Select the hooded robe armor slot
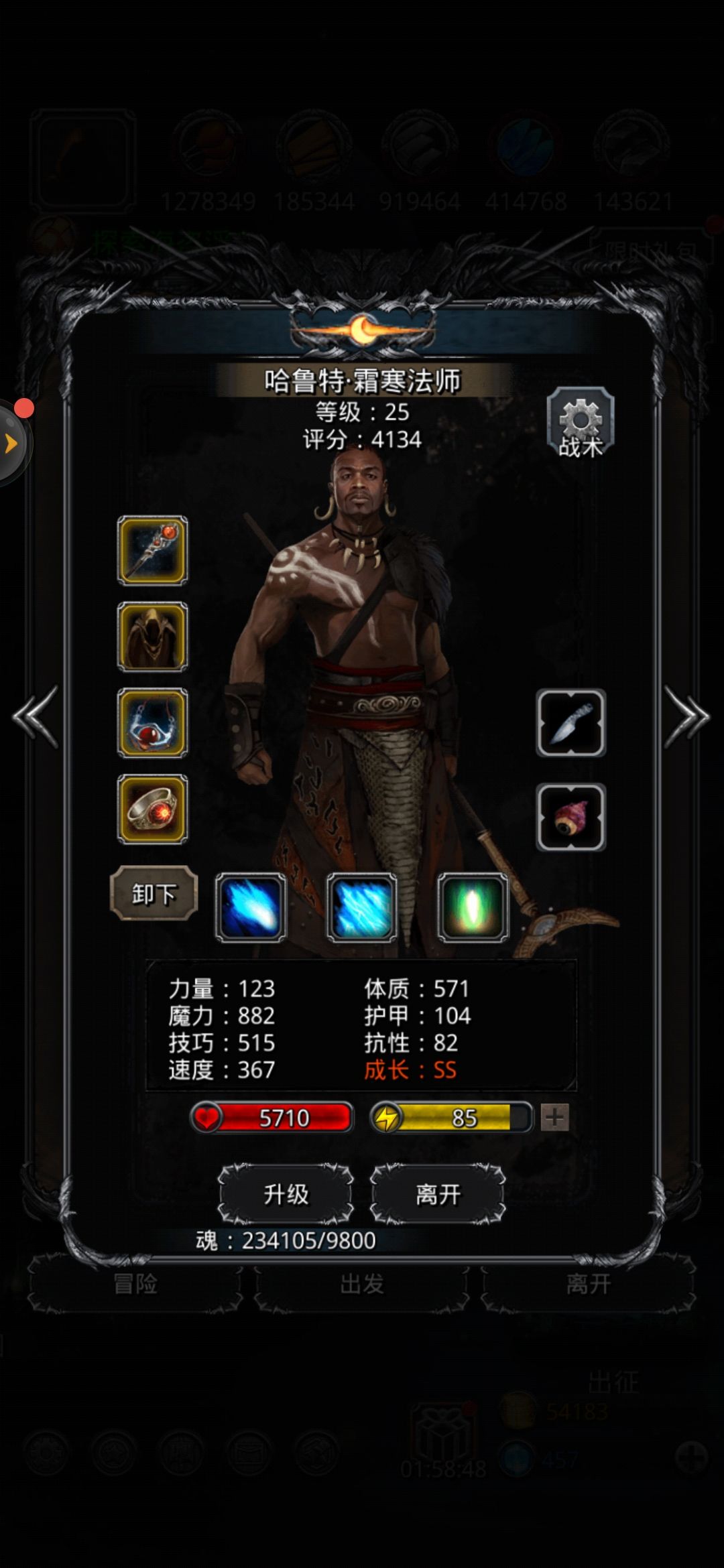 click(153, 637)
